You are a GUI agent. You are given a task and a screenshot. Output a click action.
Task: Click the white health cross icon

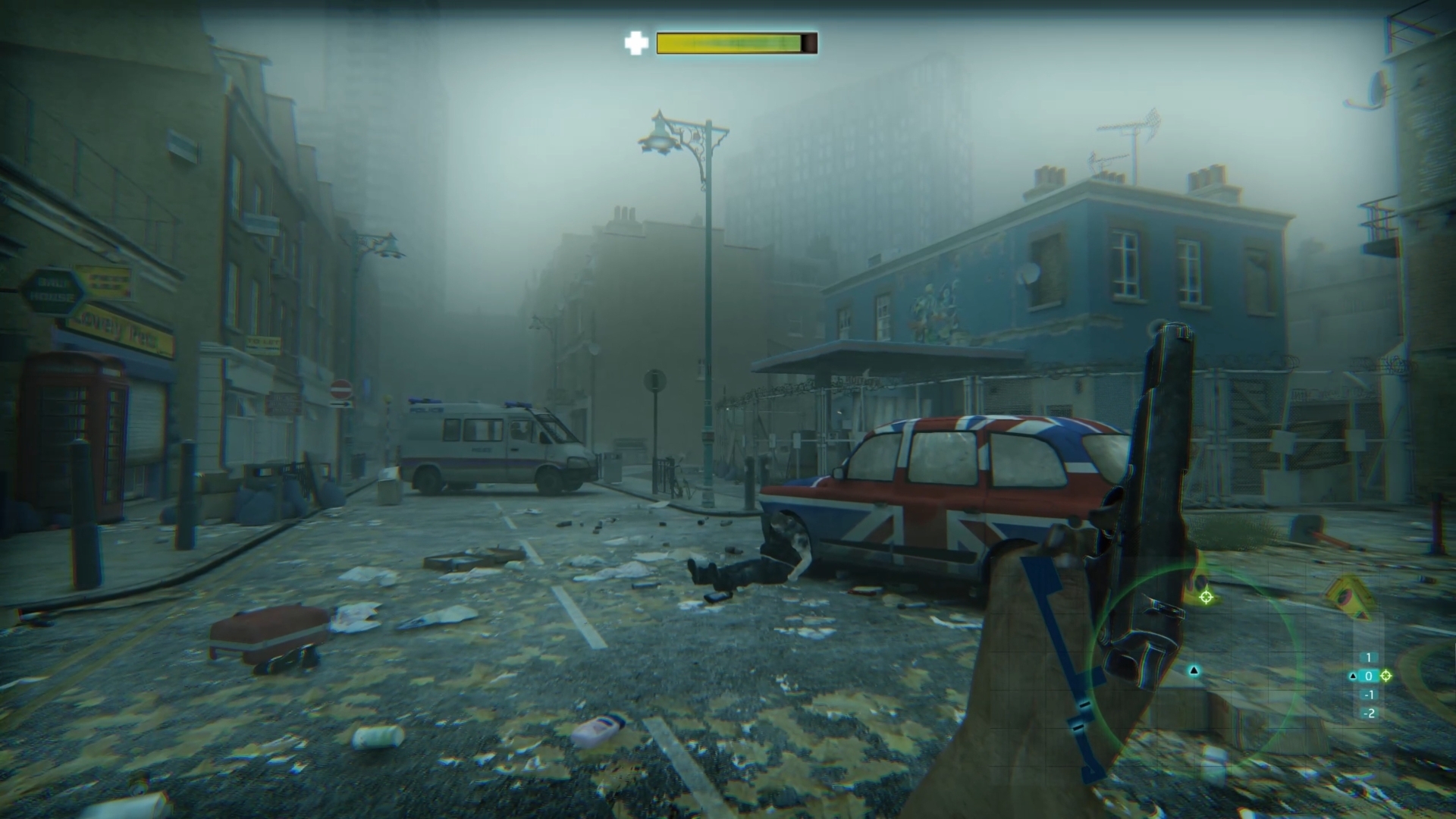(x=635, y=43)
